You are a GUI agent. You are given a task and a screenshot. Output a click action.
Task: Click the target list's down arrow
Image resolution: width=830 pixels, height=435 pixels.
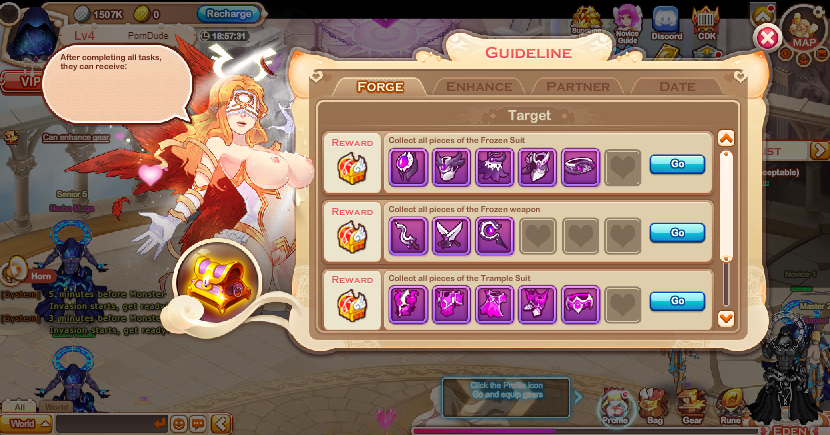pos(727,318)
